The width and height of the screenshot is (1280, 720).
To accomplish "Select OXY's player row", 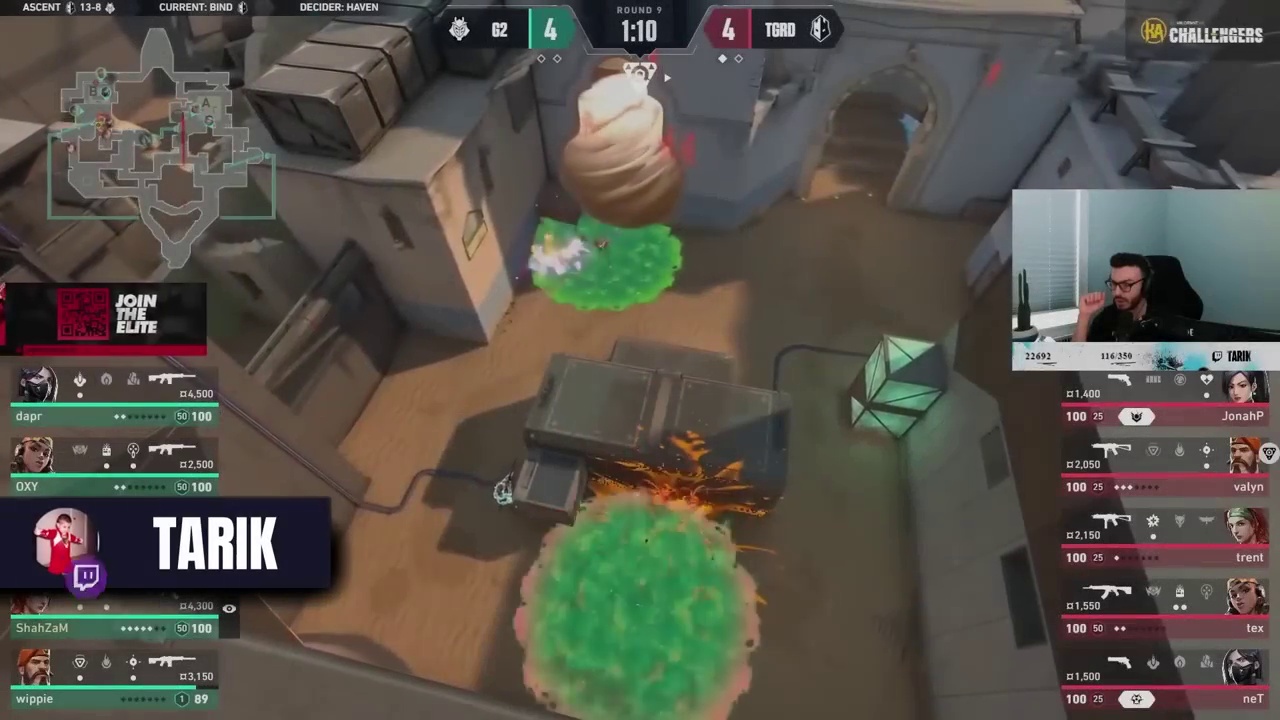I will pos(115,470).
